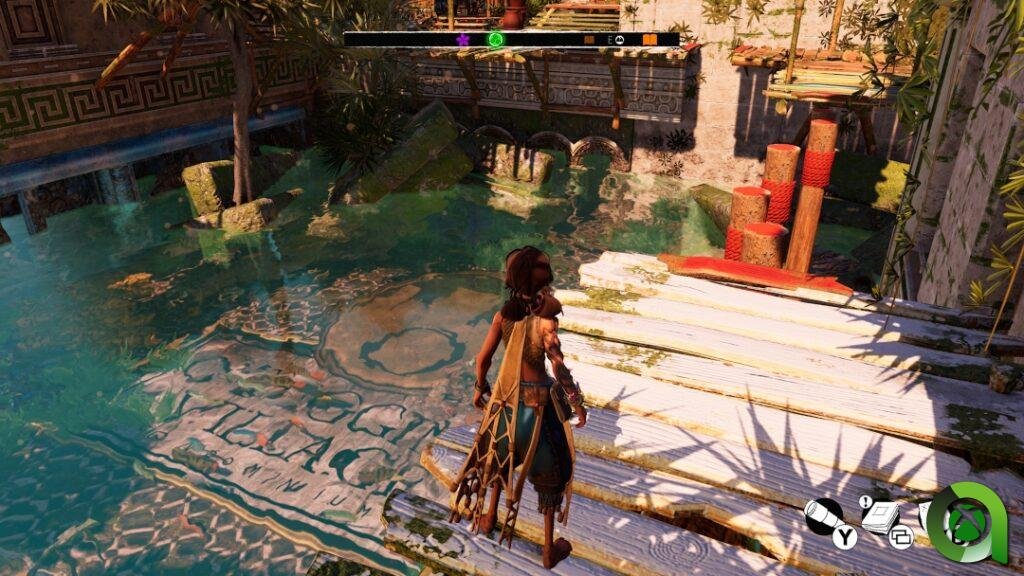Click the purple flower marker on the compass
Screen dimensions: 1024x576
463,40
